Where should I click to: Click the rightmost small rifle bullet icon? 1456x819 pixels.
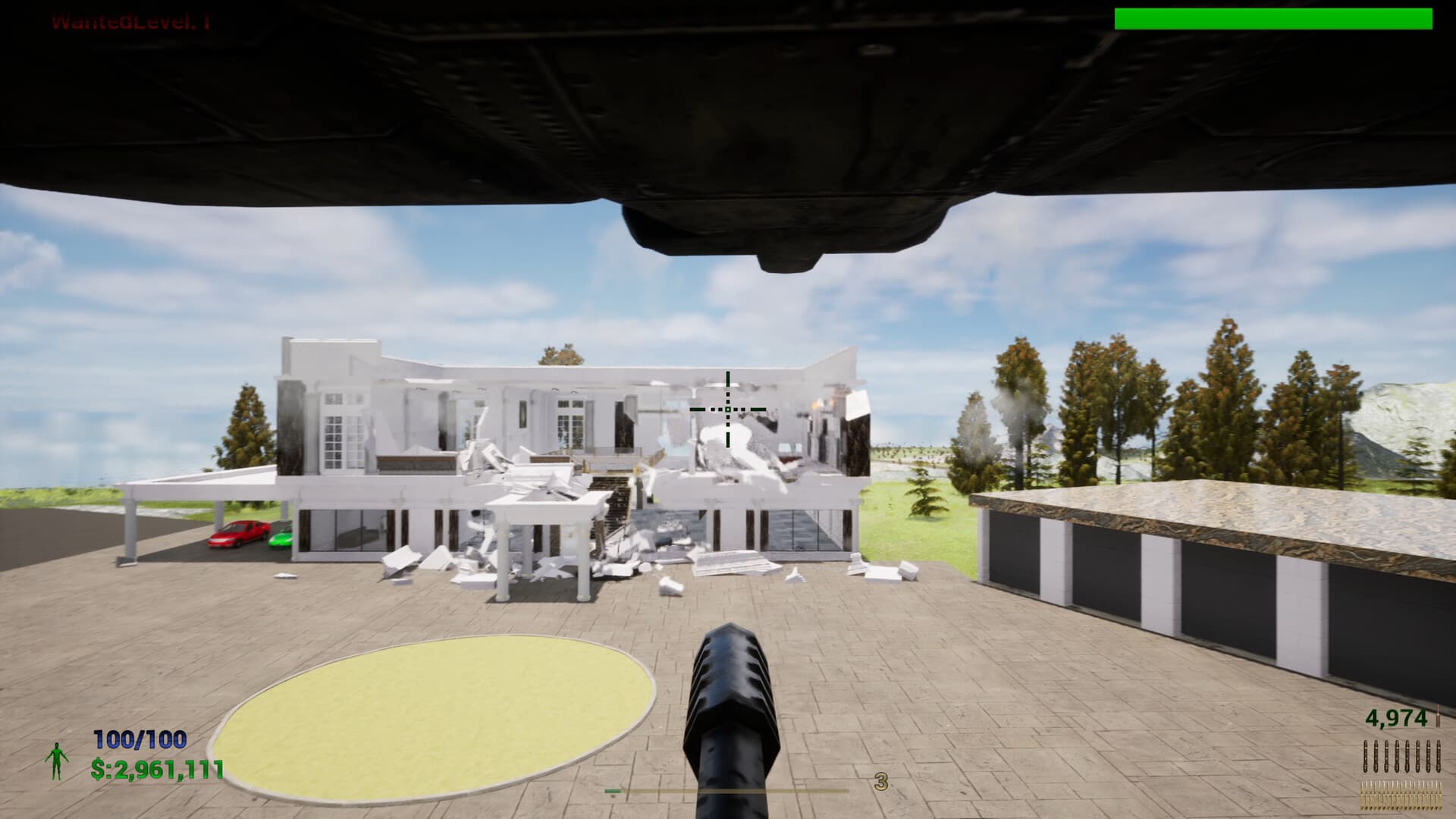coord(1440,796)
